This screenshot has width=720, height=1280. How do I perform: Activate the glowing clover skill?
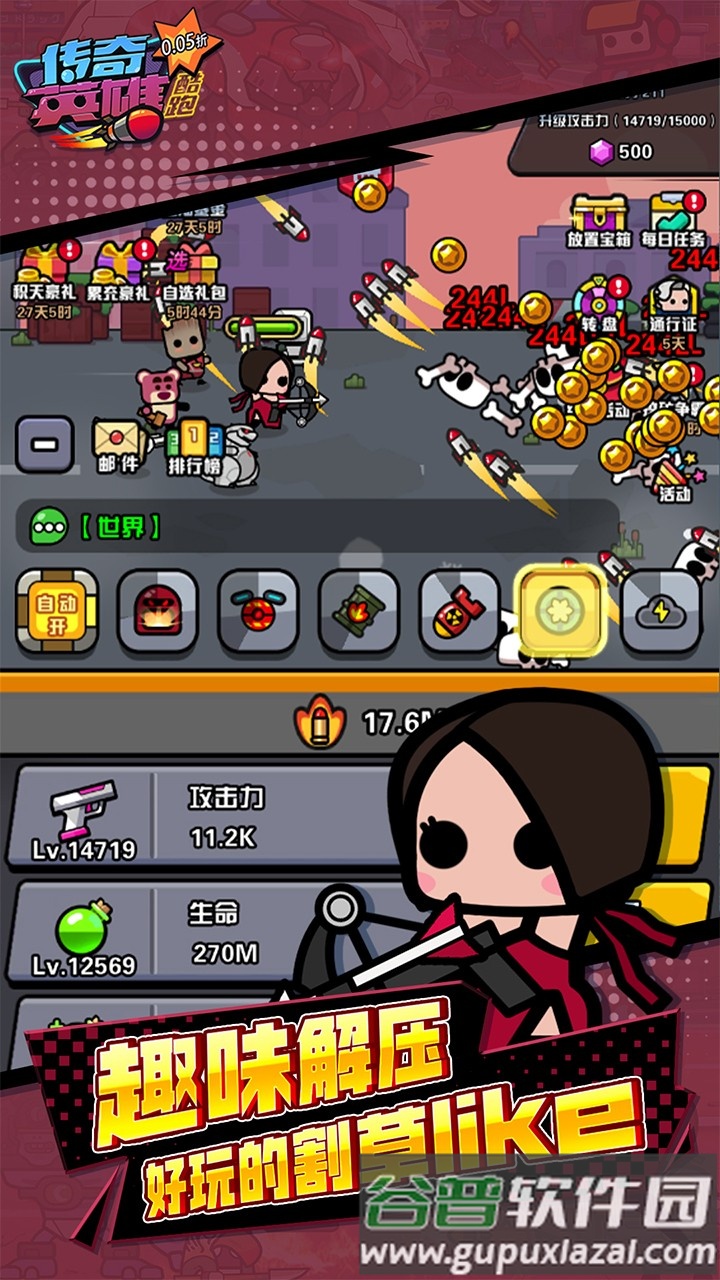coord(559,611)
